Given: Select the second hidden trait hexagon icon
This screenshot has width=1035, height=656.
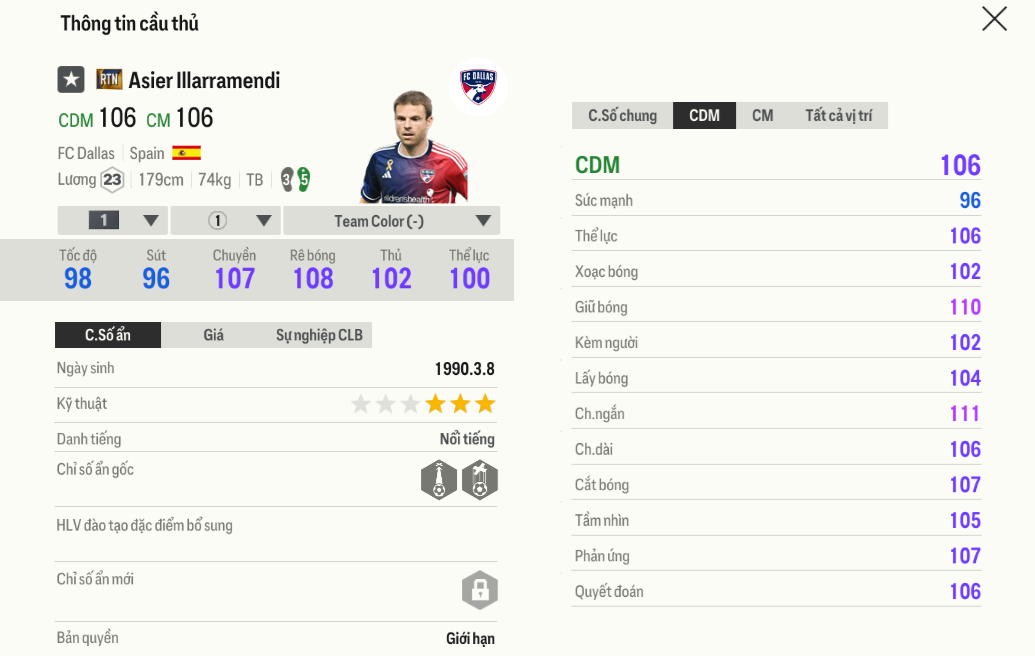Looking at the screenshot, I should click(480, 480).
